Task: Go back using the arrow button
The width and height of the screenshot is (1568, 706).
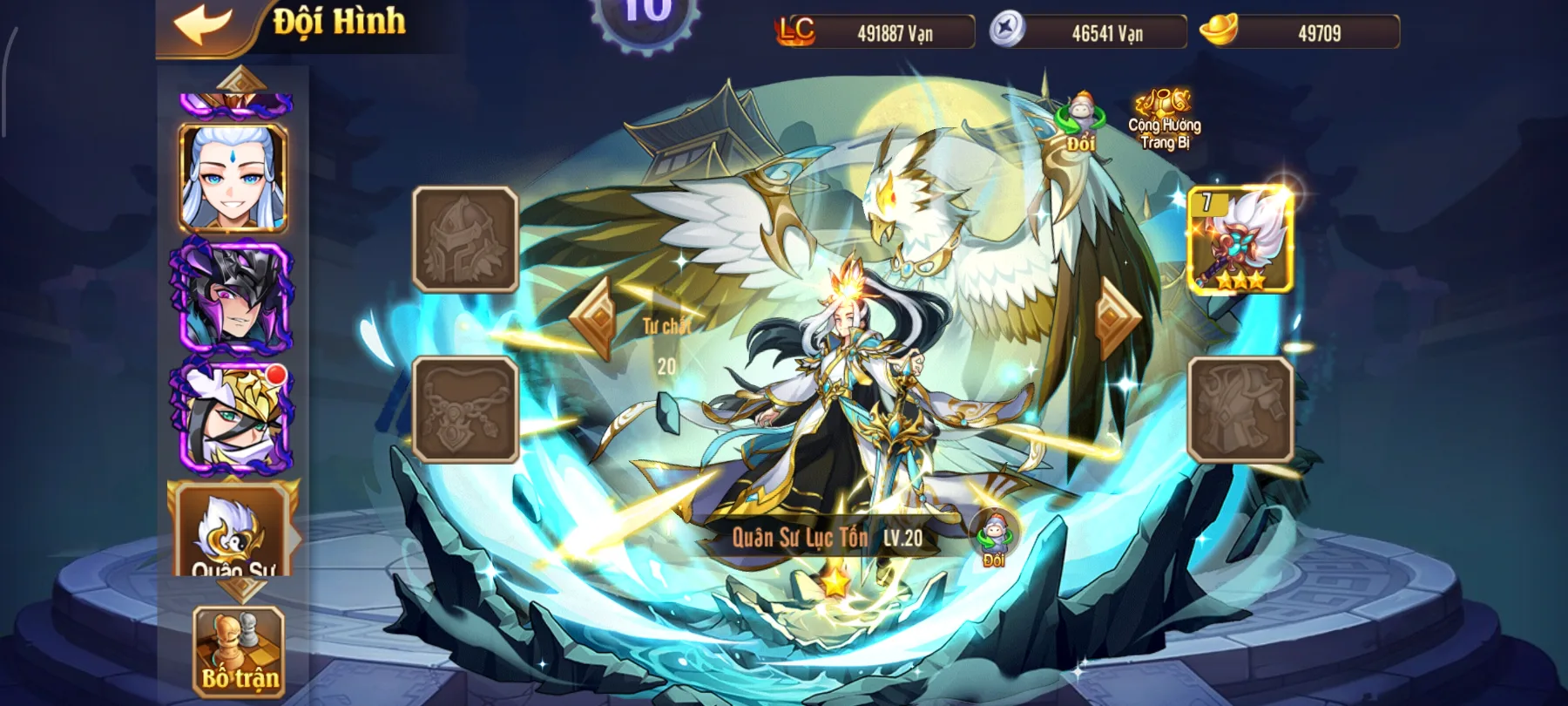Action: click(x=203, y=24)
